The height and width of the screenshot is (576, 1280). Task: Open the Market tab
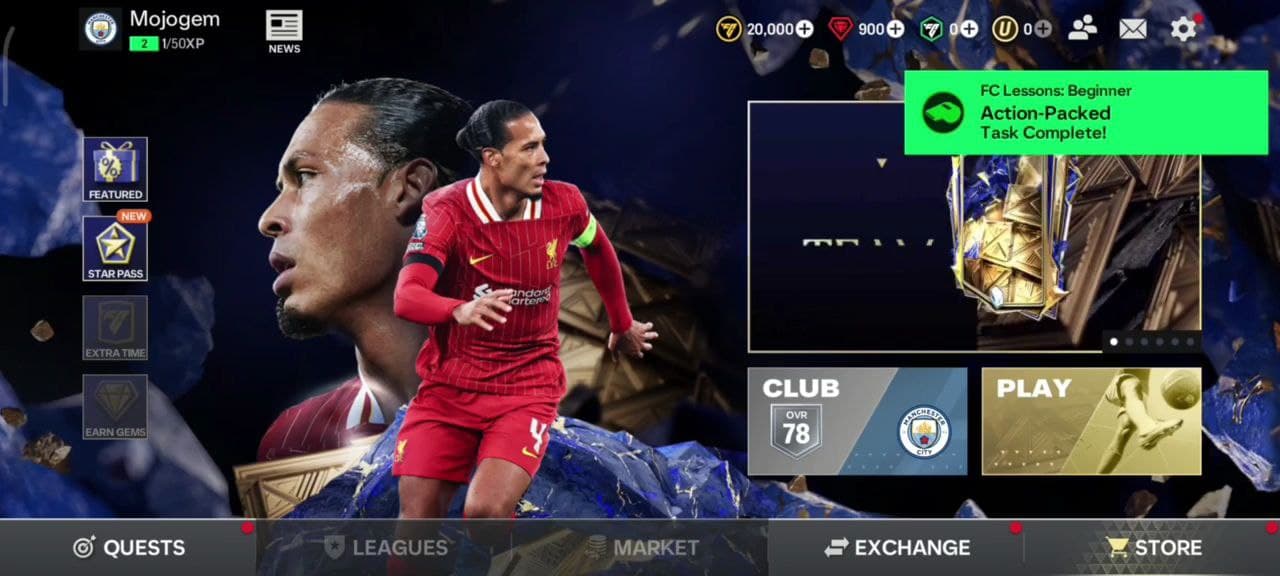641,547
